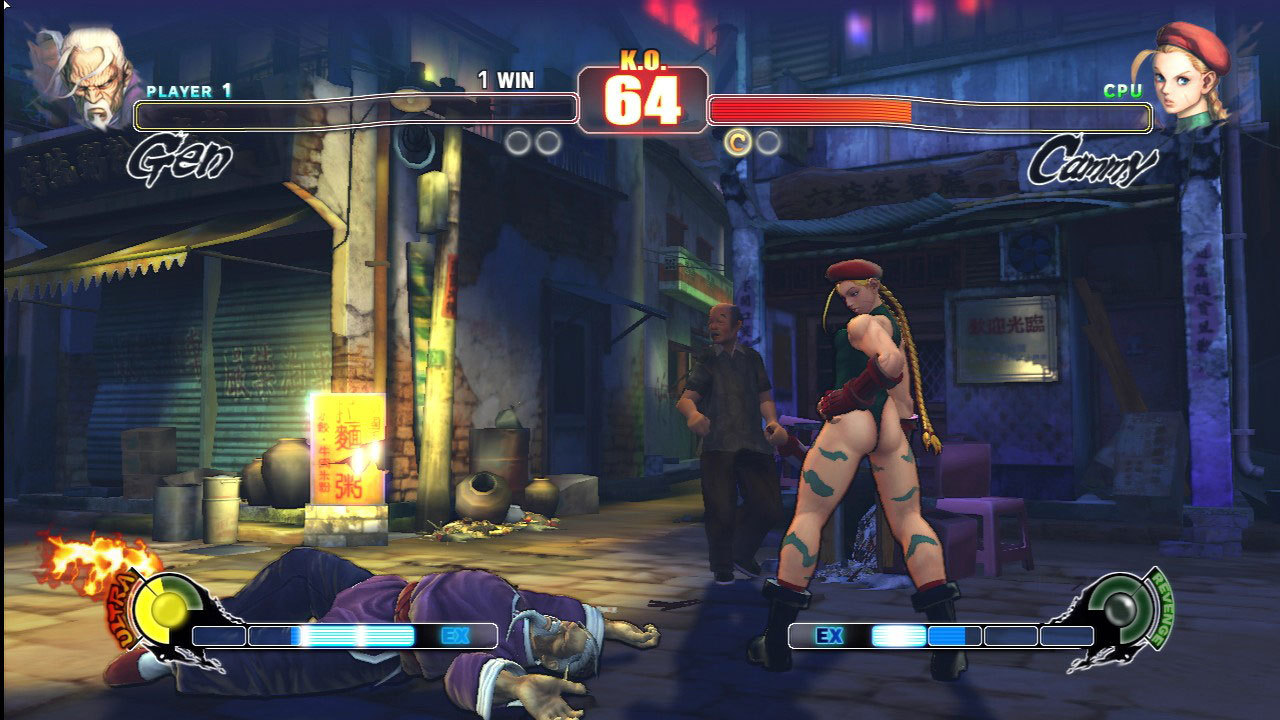Expand the round timer showing 64
The width and height of the screenshot is (1280, 720).
tap(641, 99)
